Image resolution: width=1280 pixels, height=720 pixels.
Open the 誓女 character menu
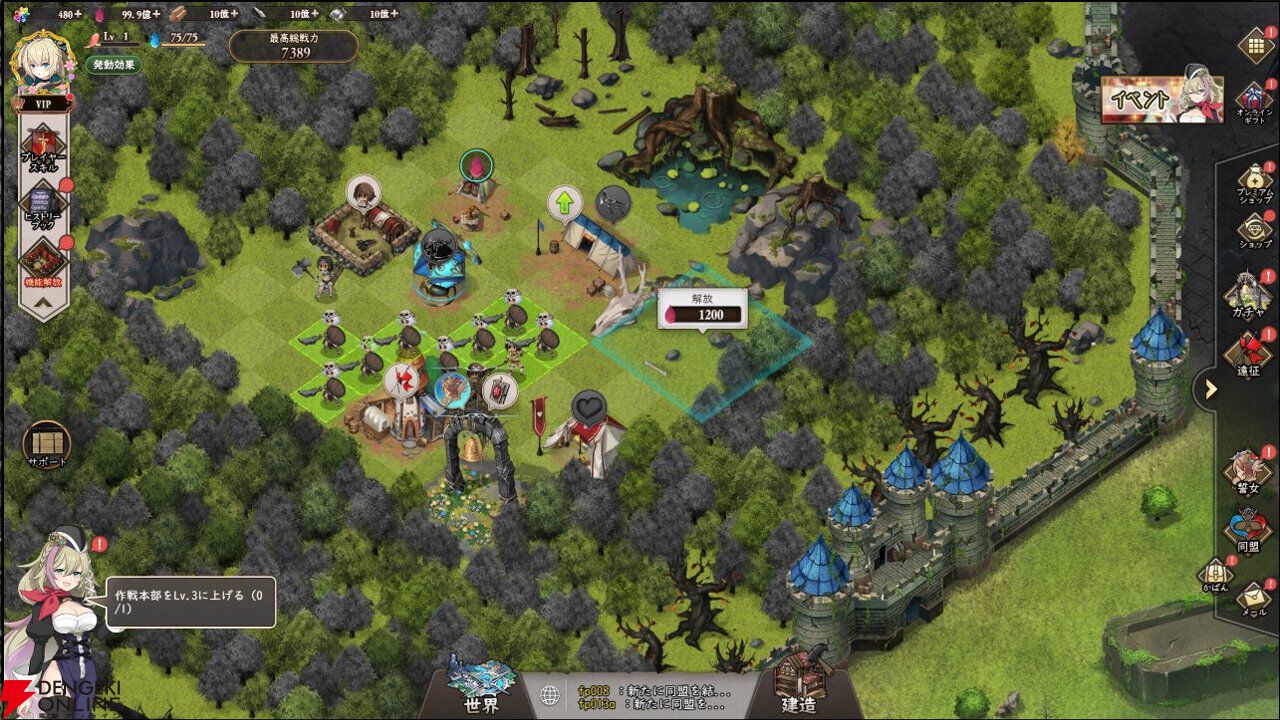(x=1249, y=472)
